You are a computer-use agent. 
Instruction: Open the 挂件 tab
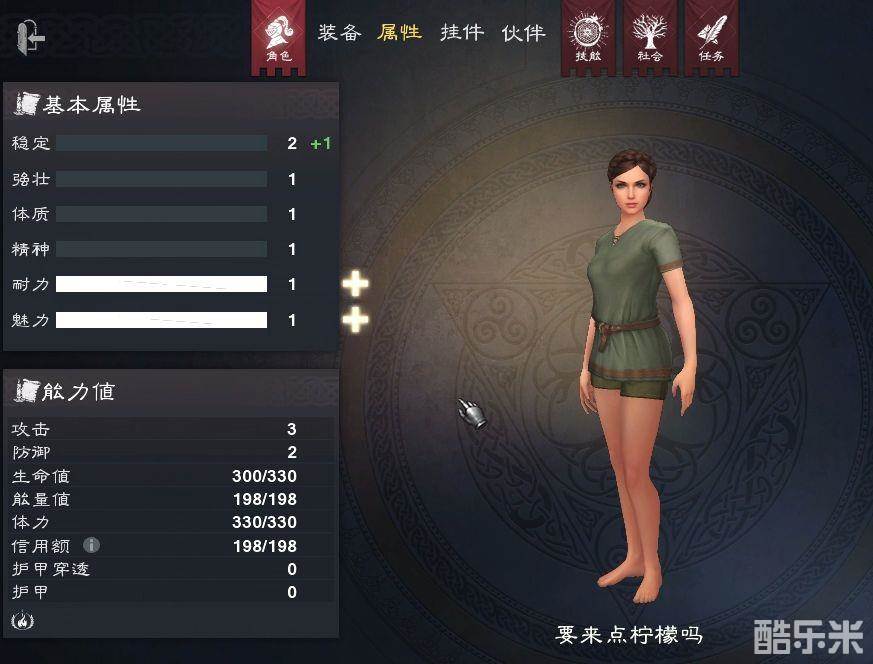(x=462, y=33)
